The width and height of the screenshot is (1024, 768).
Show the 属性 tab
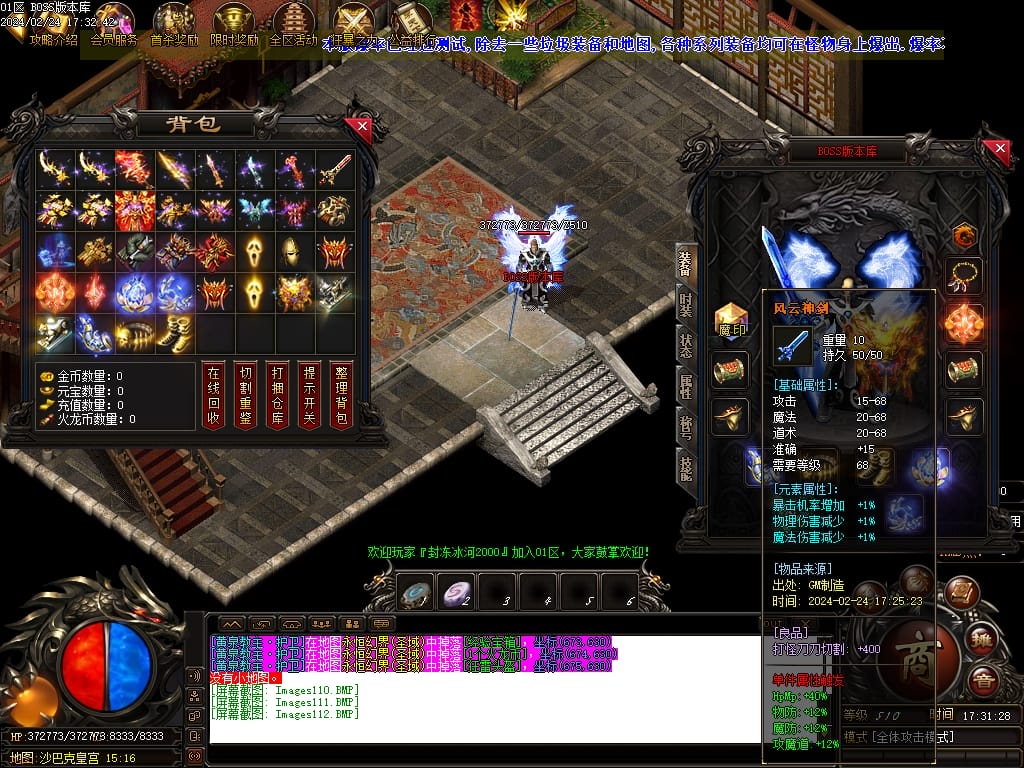coord(686,387)
